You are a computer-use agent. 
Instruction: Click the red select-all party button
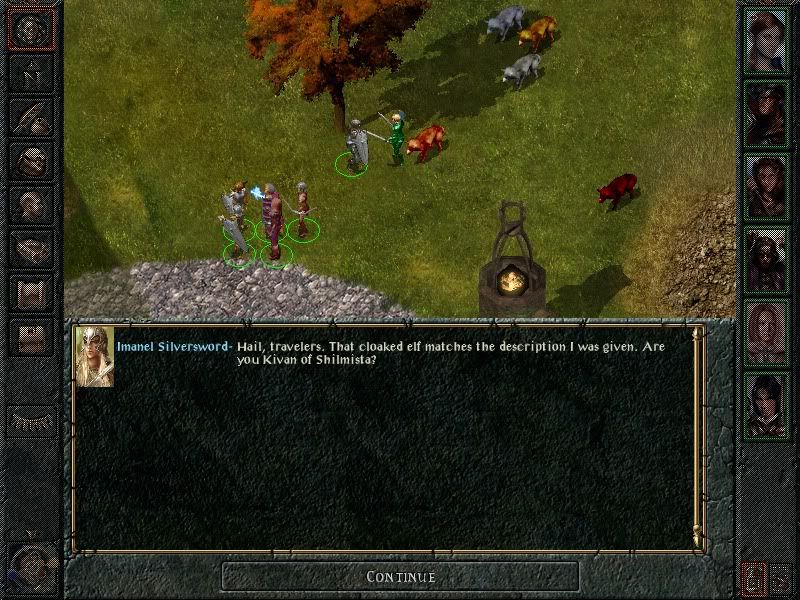point(752,577)
